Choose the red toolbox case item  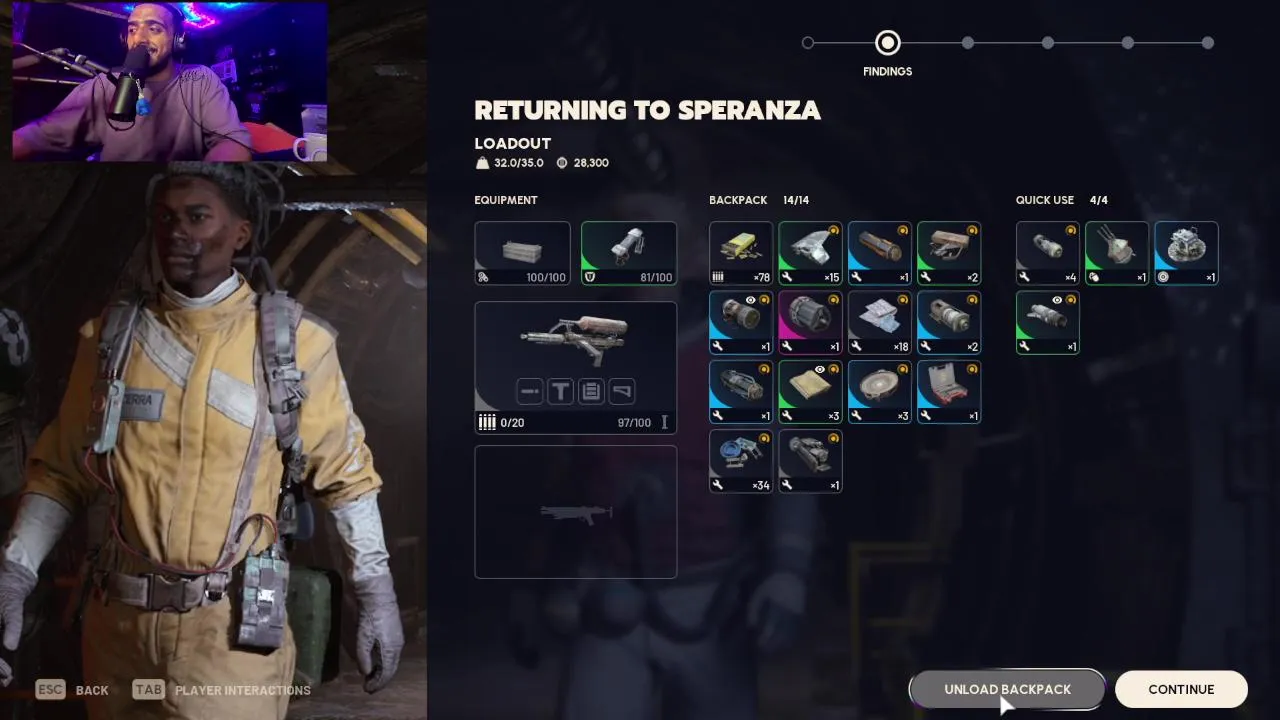click(948, 392)
